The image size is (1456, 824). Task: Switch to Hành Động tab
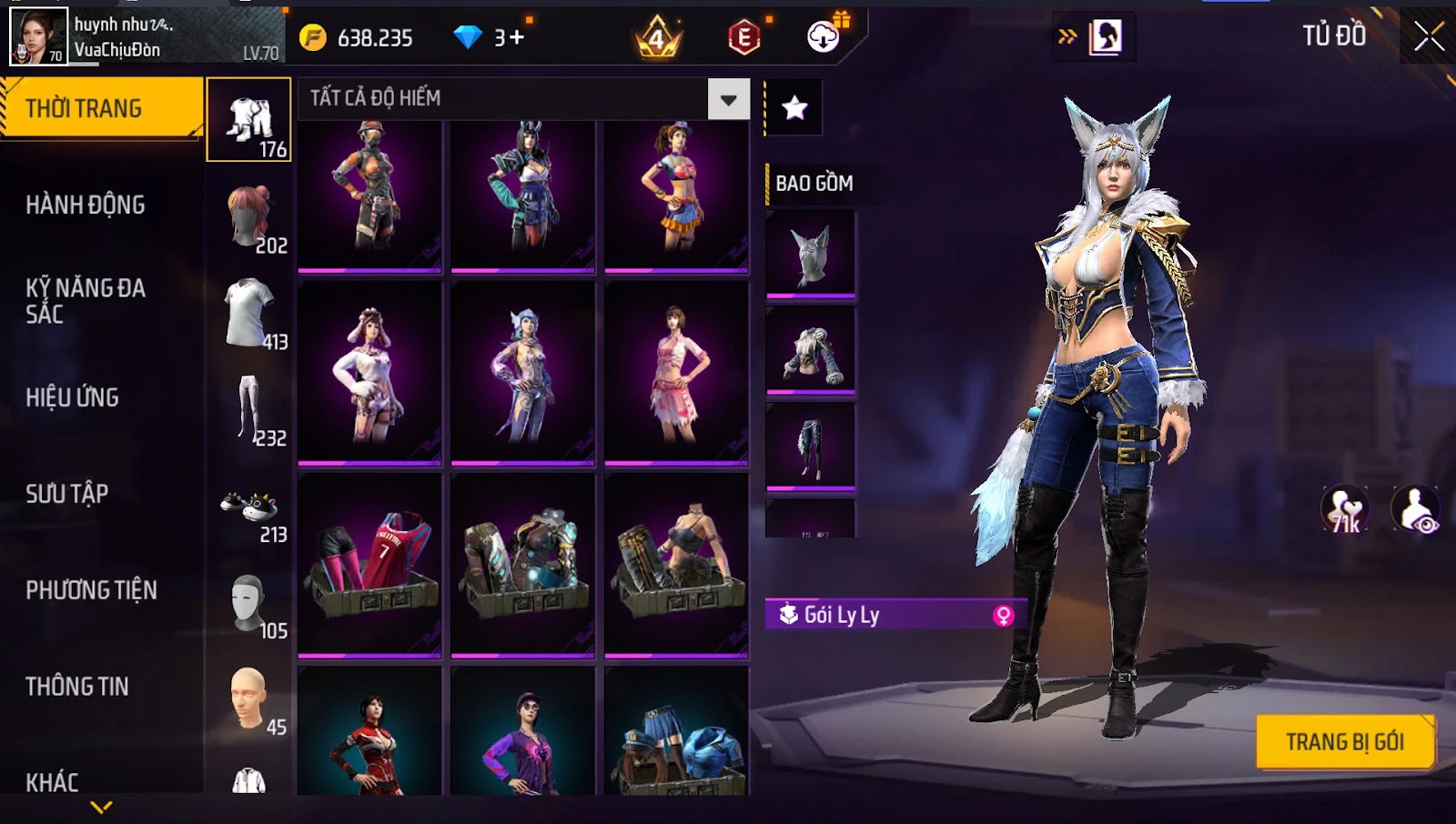86,205
